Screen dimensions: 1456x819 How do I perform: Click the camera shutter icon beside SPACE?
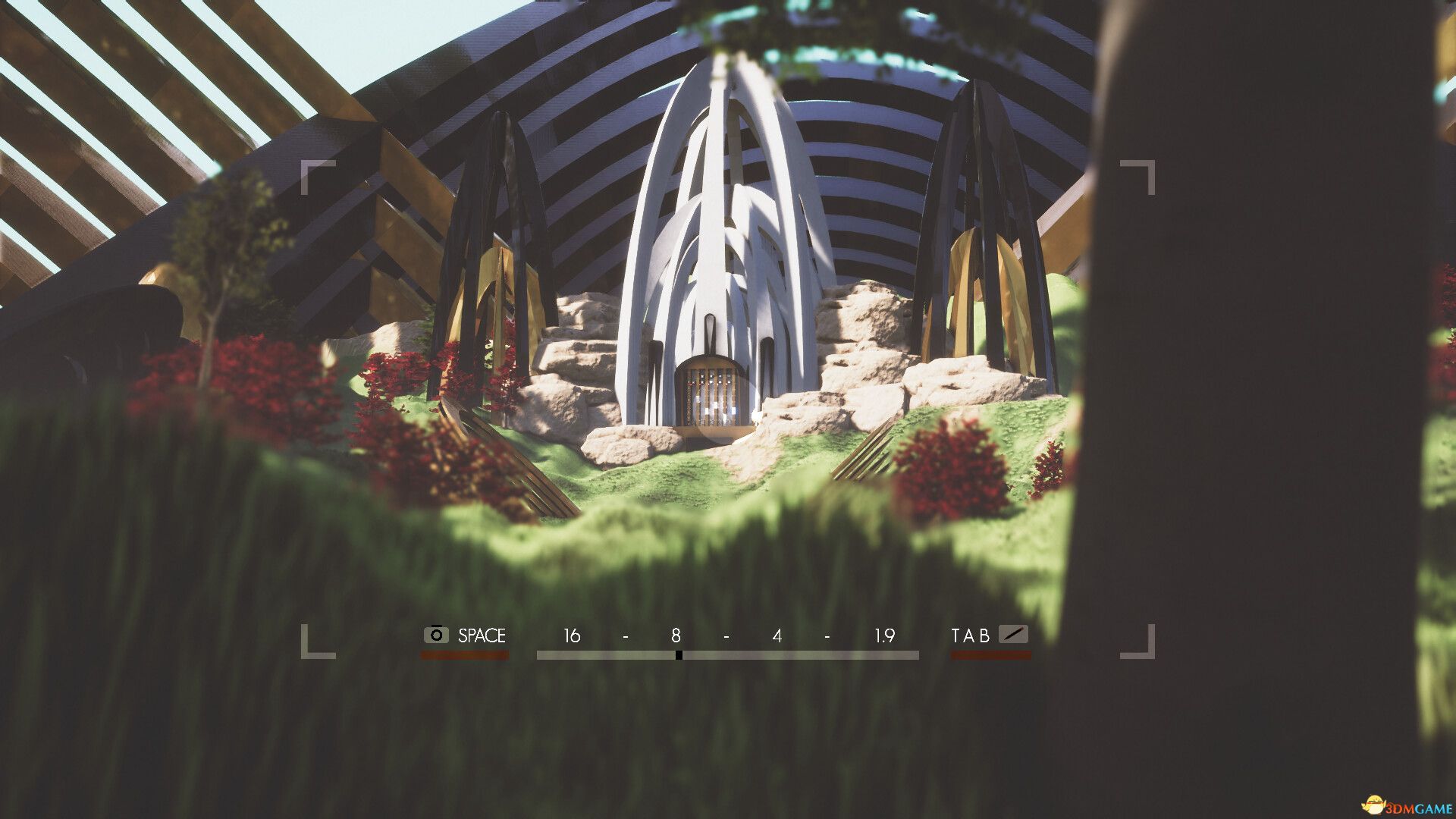435,635
